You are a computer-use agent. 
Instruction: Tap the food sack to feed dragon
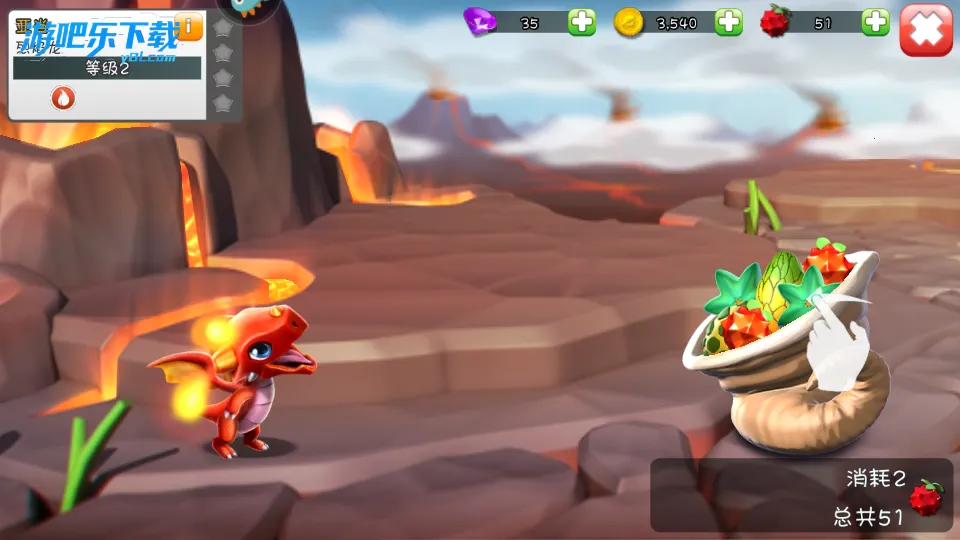(x=790, y=350)
